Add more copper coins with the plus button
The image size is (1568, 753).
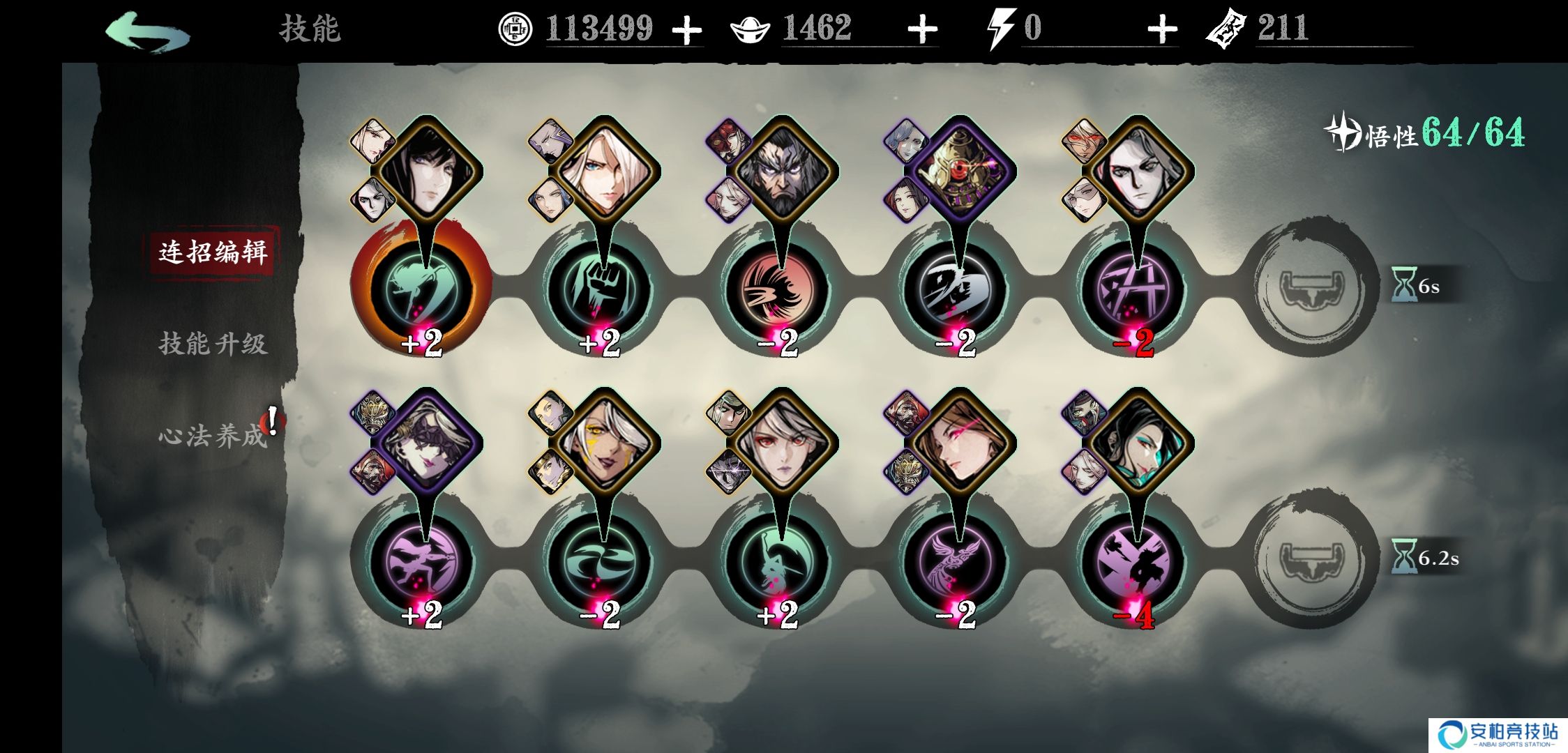(x=686, y=30)
